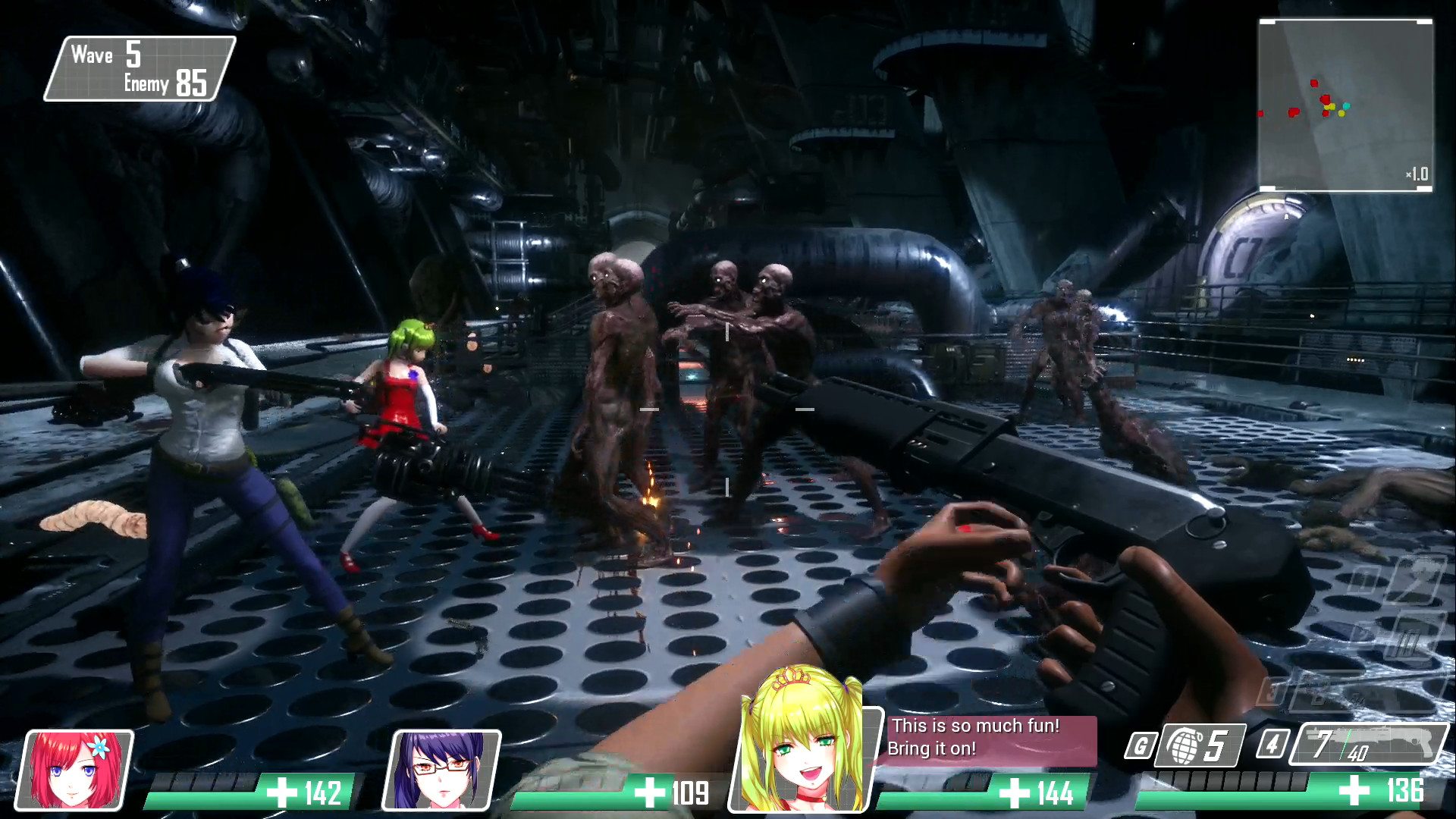The height and width of the screenshot is (819, 1456).
Task: Select the red-haired character portrait
Action: pyautogui.click(x=75, y=770)
